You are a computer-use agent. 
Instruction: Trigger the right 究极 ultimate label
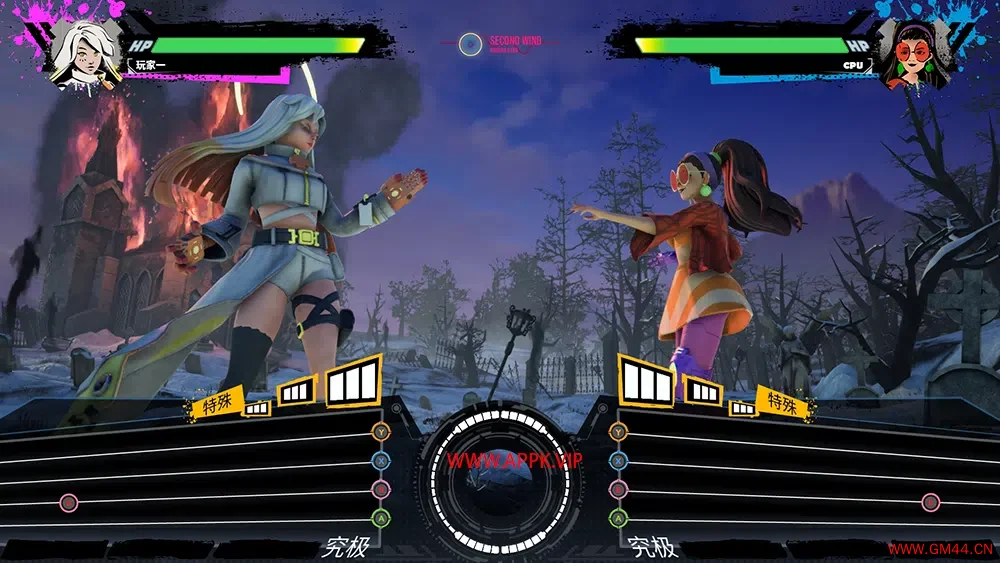[x=652, y=548]
